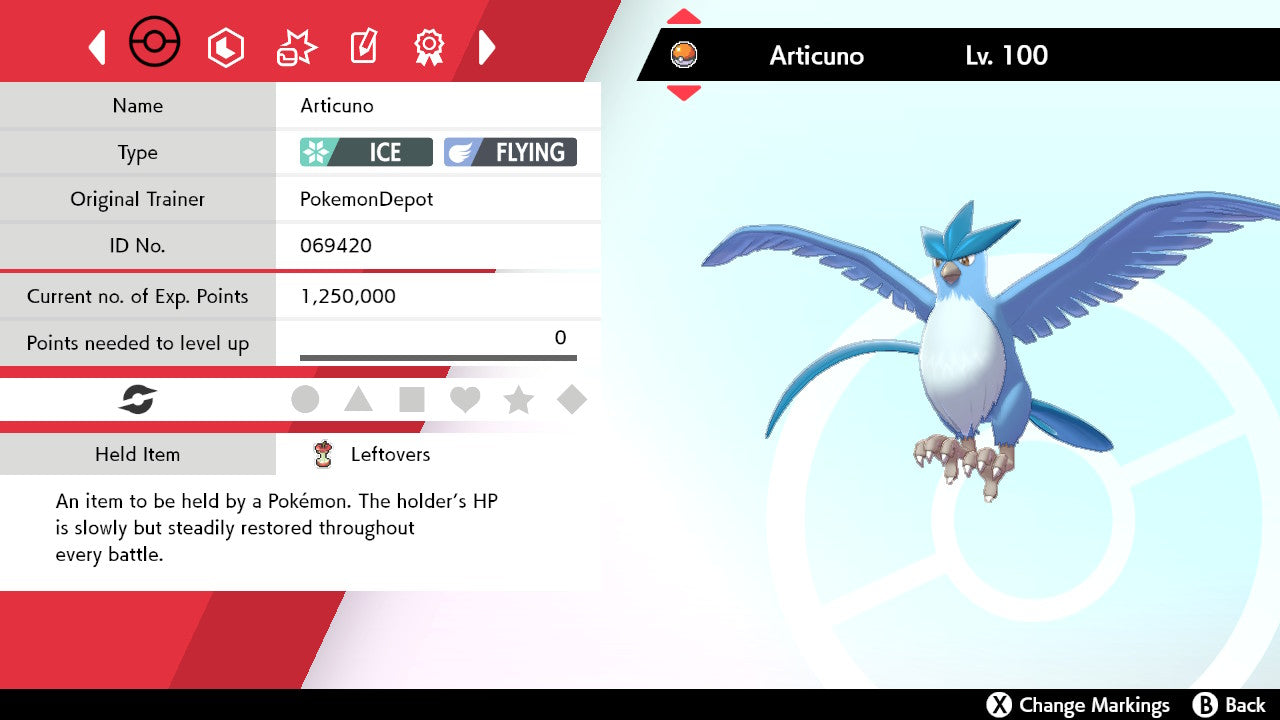This screenshot has height=720, width=1280.
Task: Select the Poké Ball summary tab
Action: coord(155,44)
